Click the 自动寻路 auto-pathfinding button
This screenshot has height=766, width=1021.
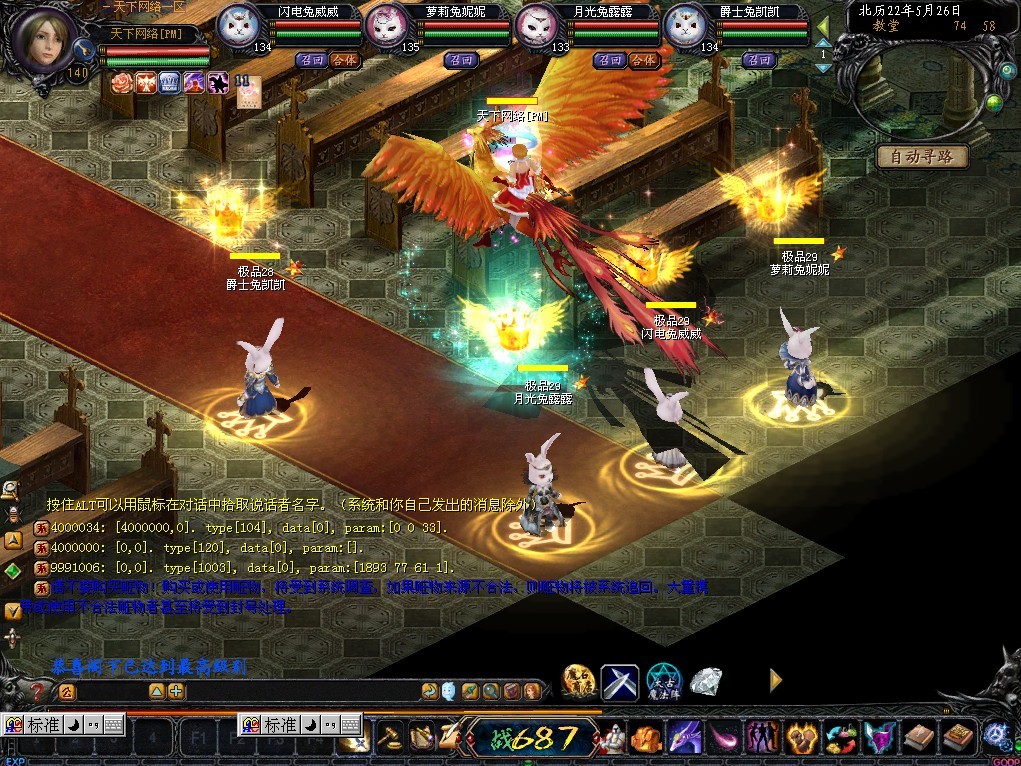(x=922, y=156)
